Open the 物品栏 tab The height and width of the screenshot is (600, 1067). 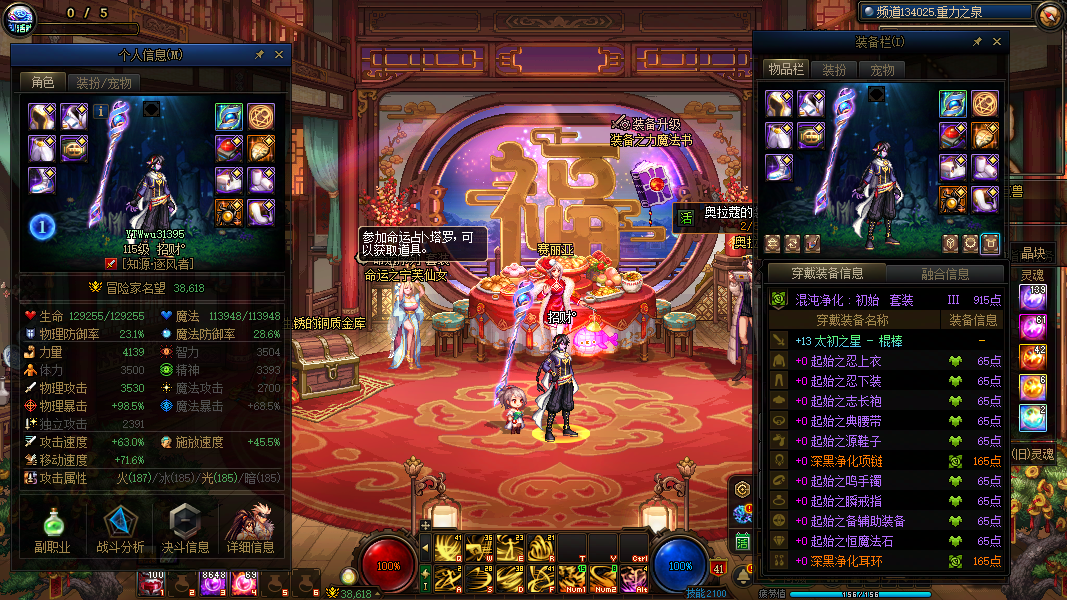785,69
